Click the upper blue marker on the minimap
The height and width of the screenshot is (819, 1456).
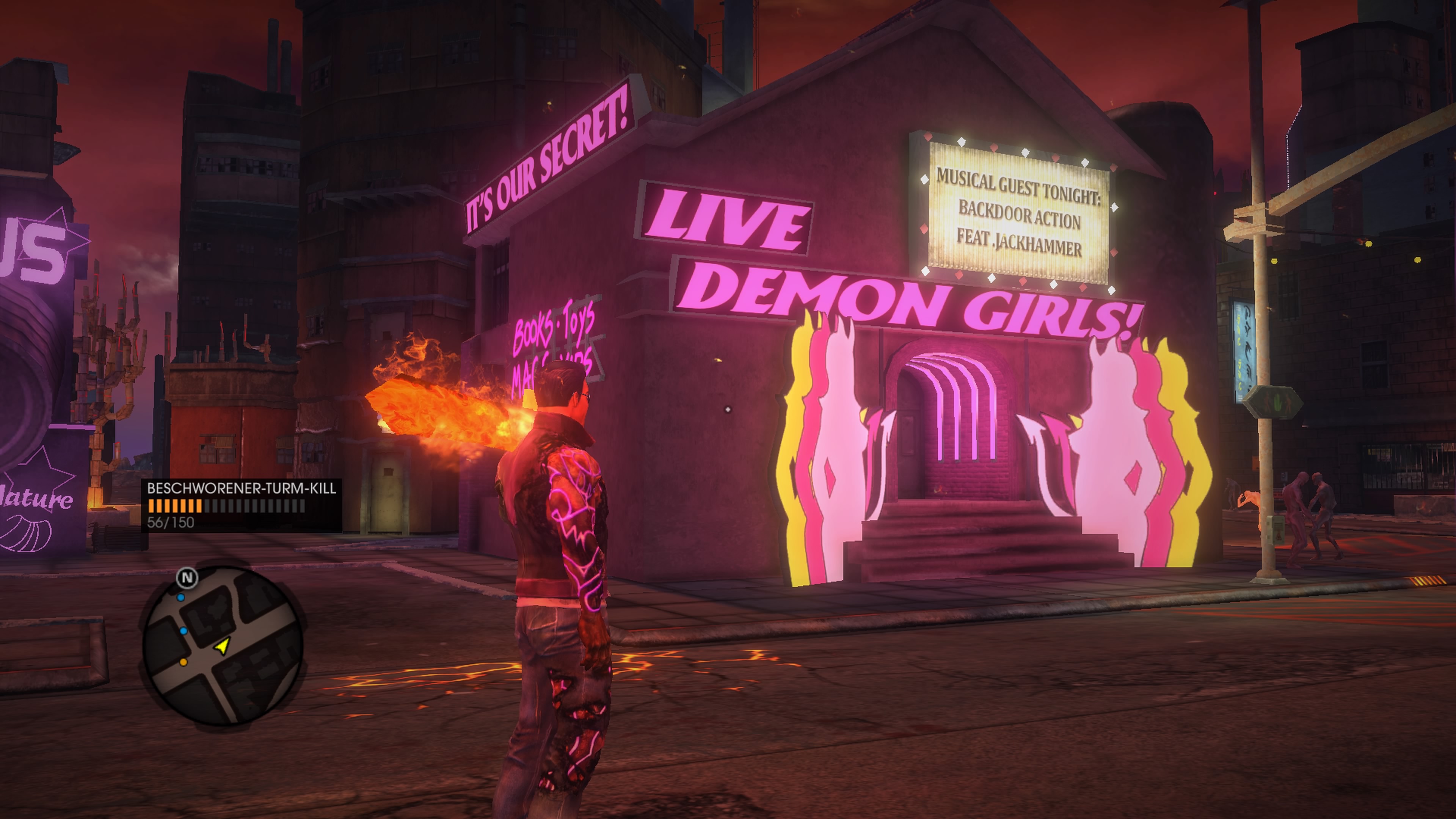(181, 598)
